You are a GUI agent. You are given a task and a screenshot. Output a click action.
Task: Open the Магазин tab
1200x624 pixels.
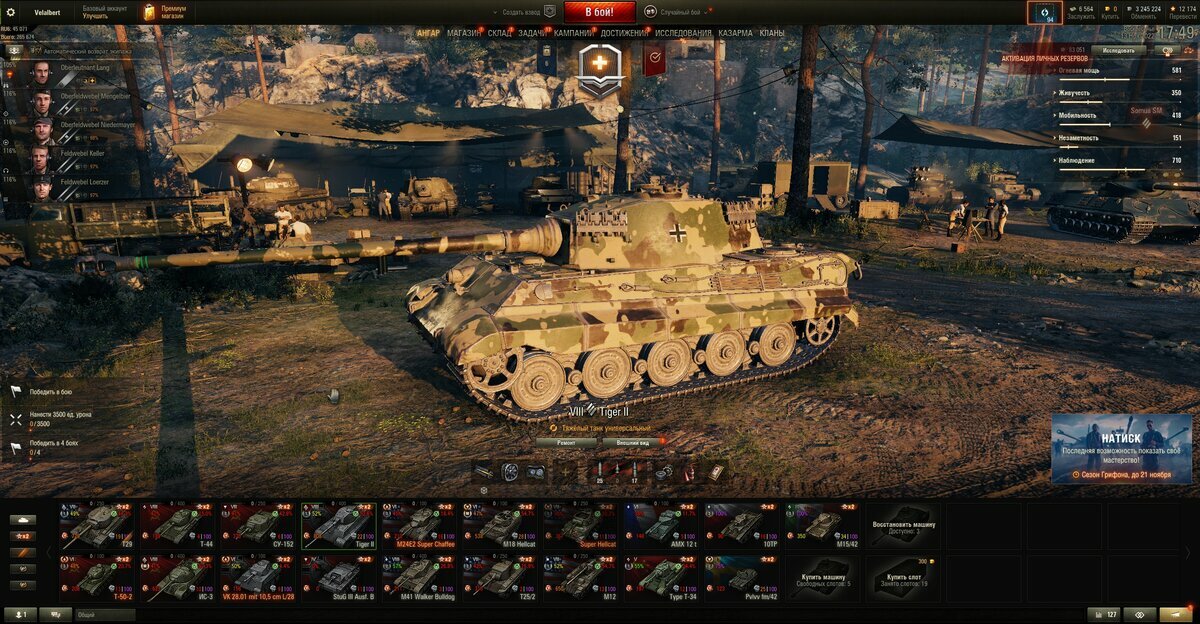point(463,33)
